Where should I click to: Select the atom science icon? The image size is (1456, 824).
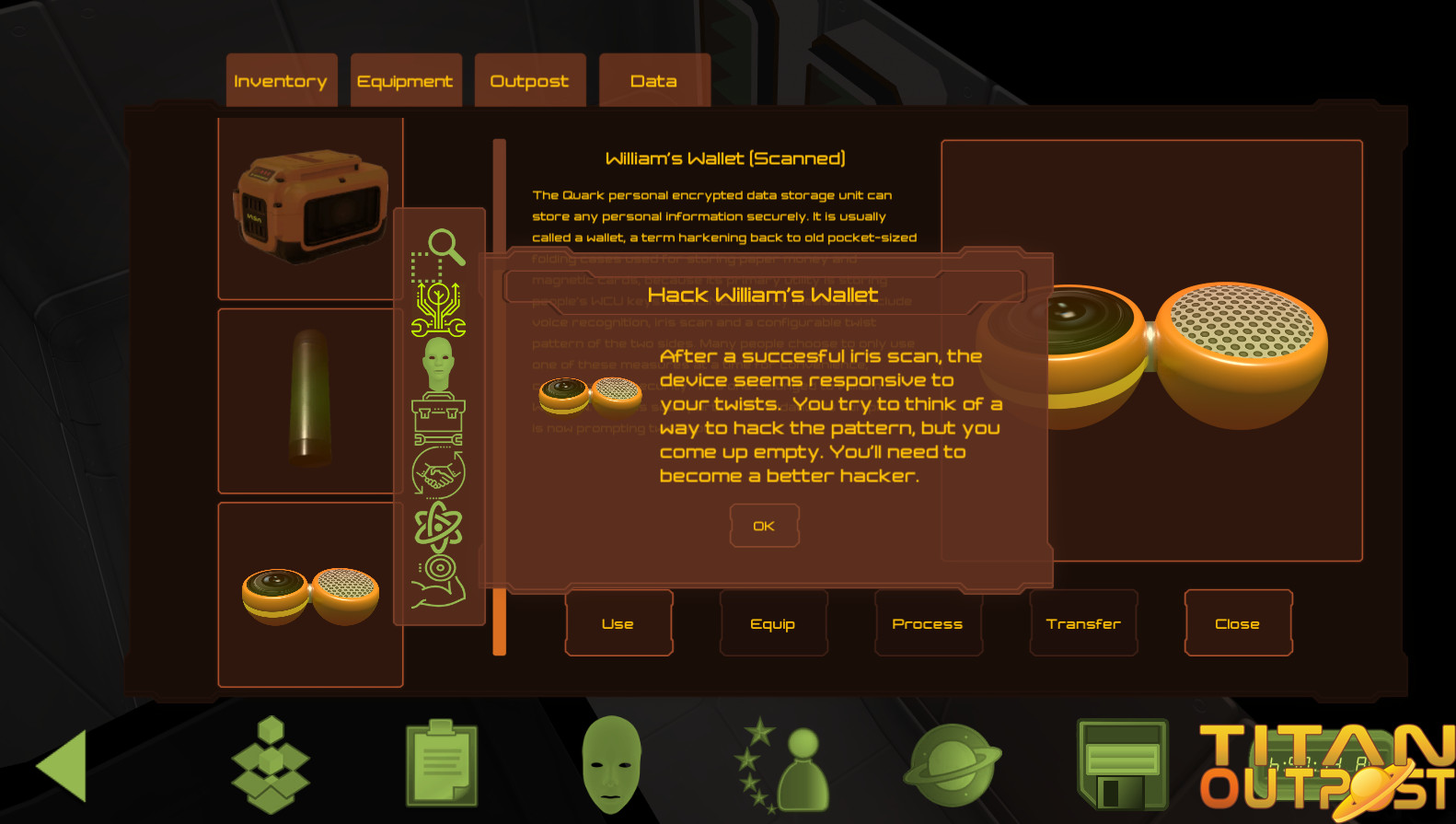(439, 525)
